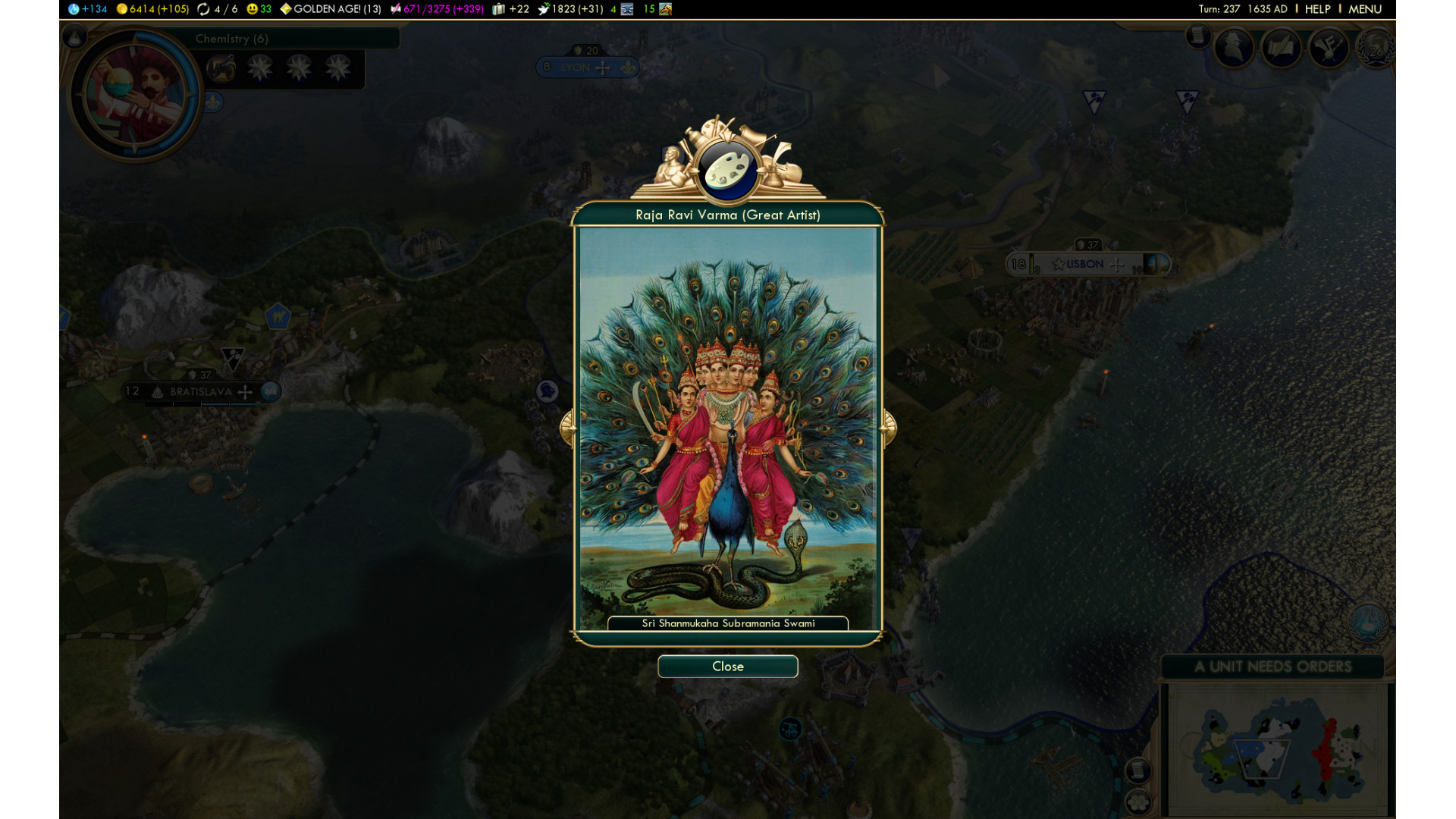Select the Lisbon city banner
This screenshot has width=1456, height=819.
pos(1085,264)
